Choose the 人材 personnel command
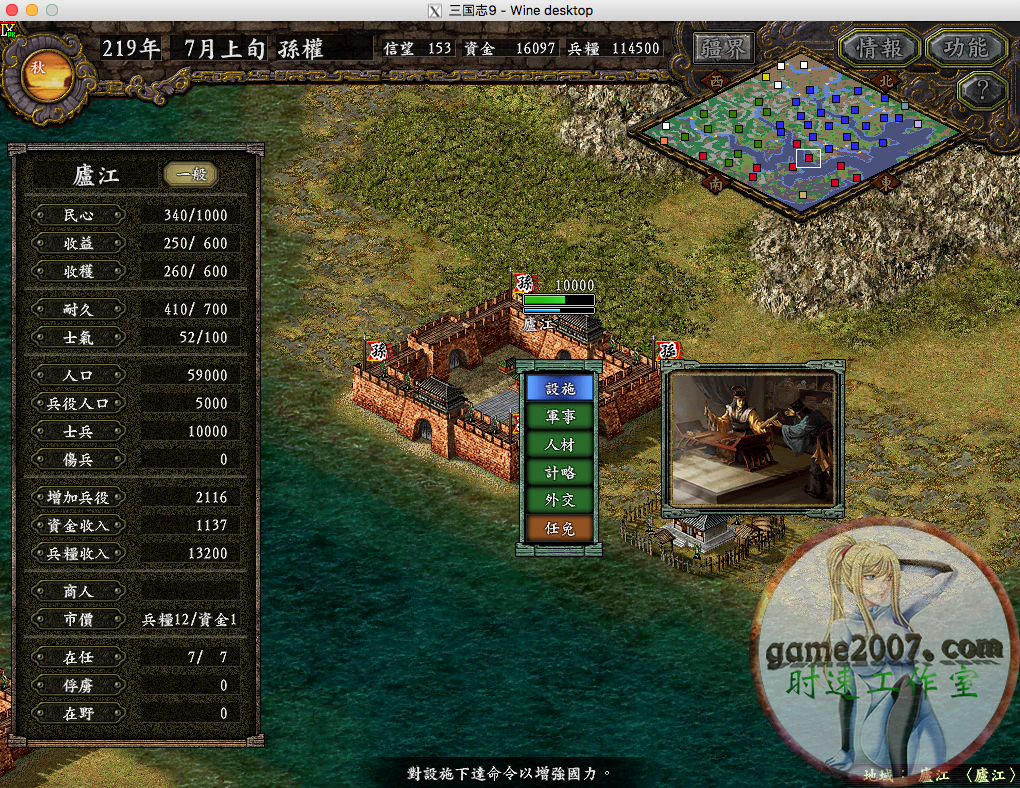The image size is (1020, 788). [x=560, y=444]
